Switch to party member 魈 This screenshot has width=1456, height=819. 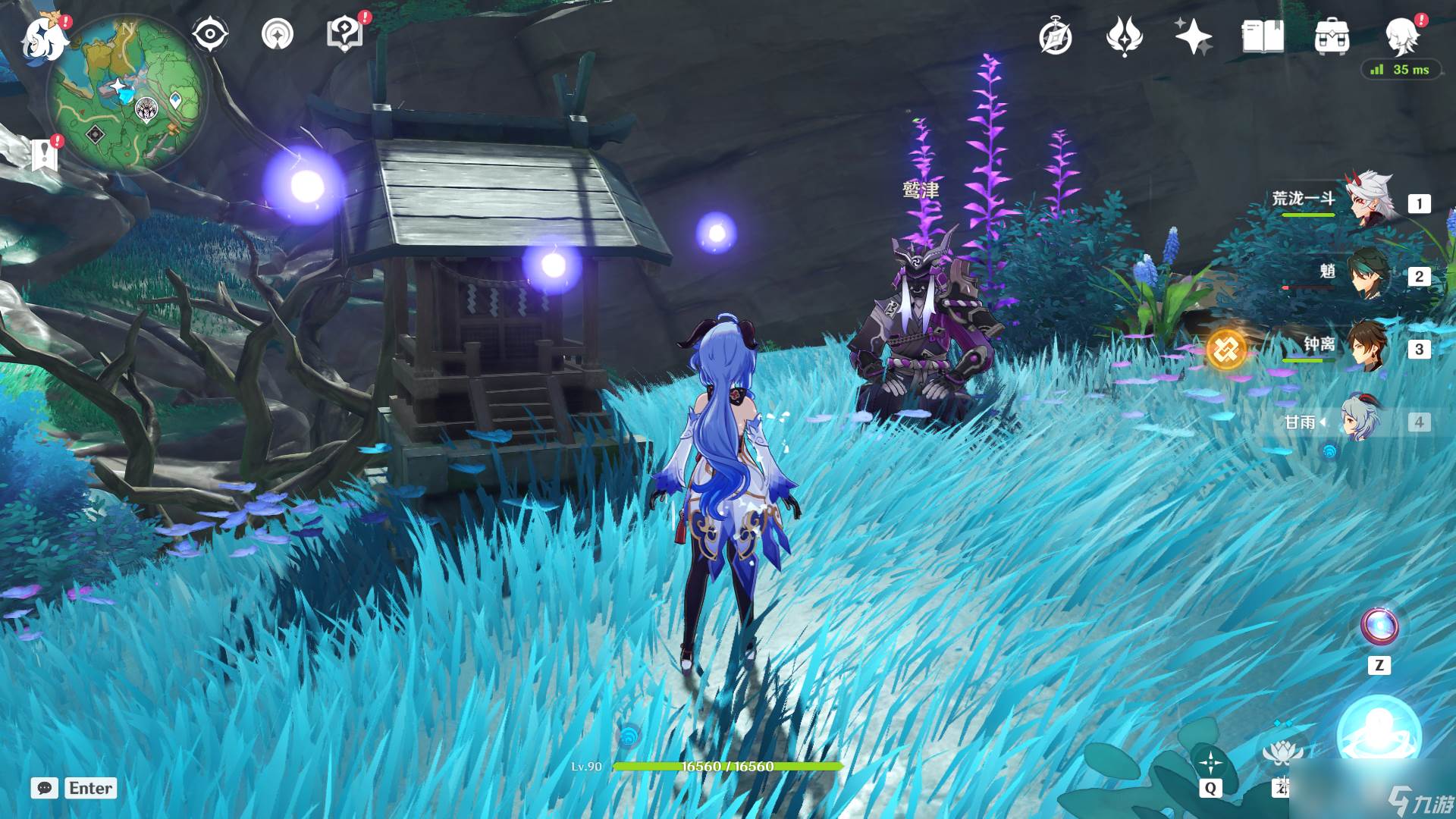[1370, 274]
